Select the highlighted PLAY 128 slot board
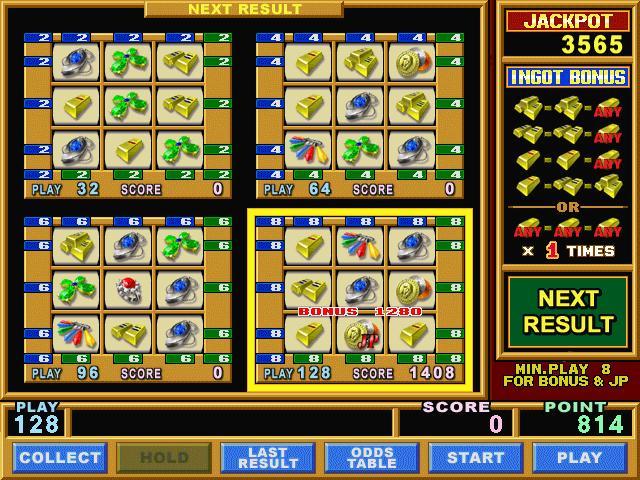Screen dimensions: 640x480 (360, 299)
